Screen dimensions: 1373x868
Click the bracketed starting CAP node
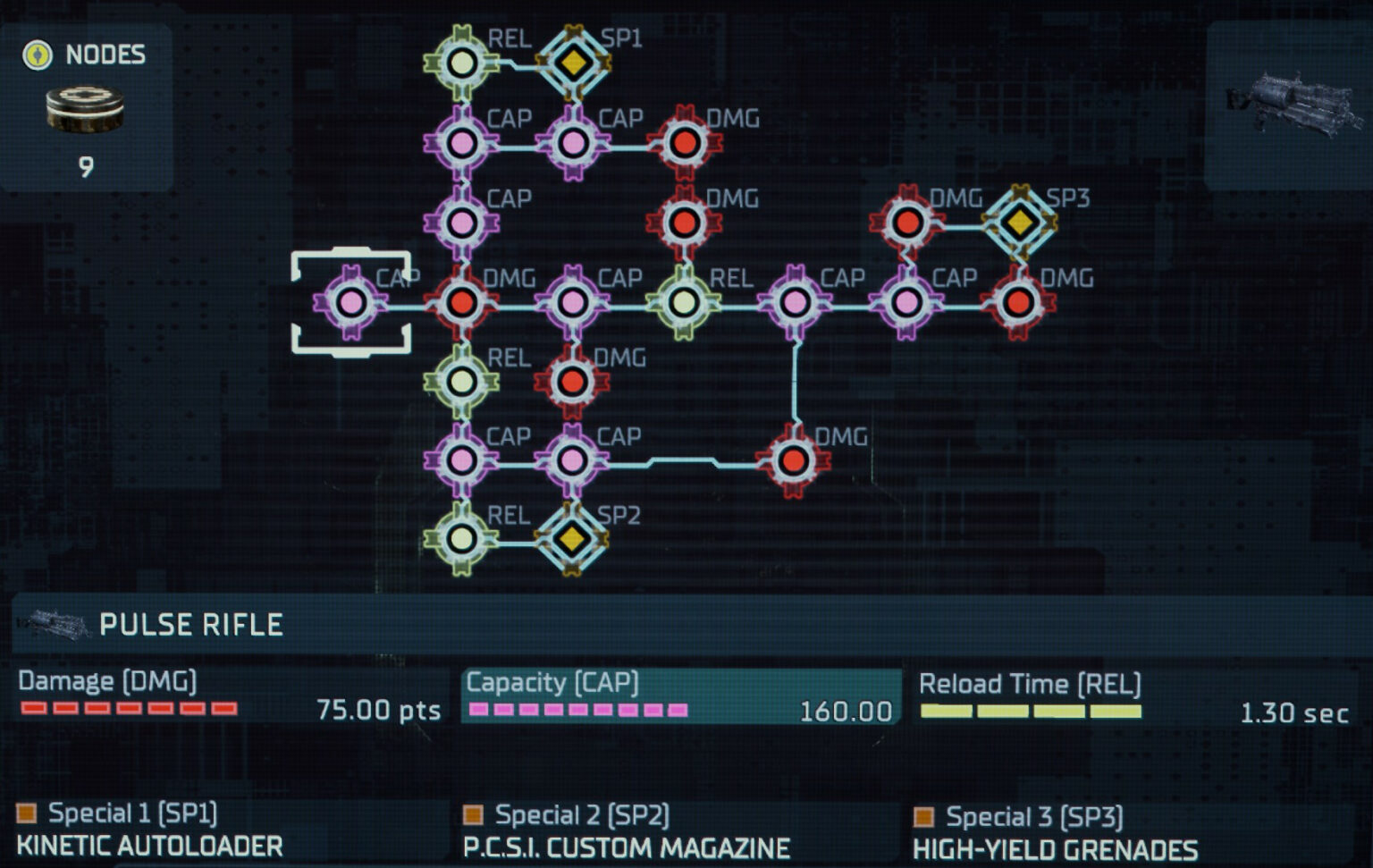[x=350, y=304]
